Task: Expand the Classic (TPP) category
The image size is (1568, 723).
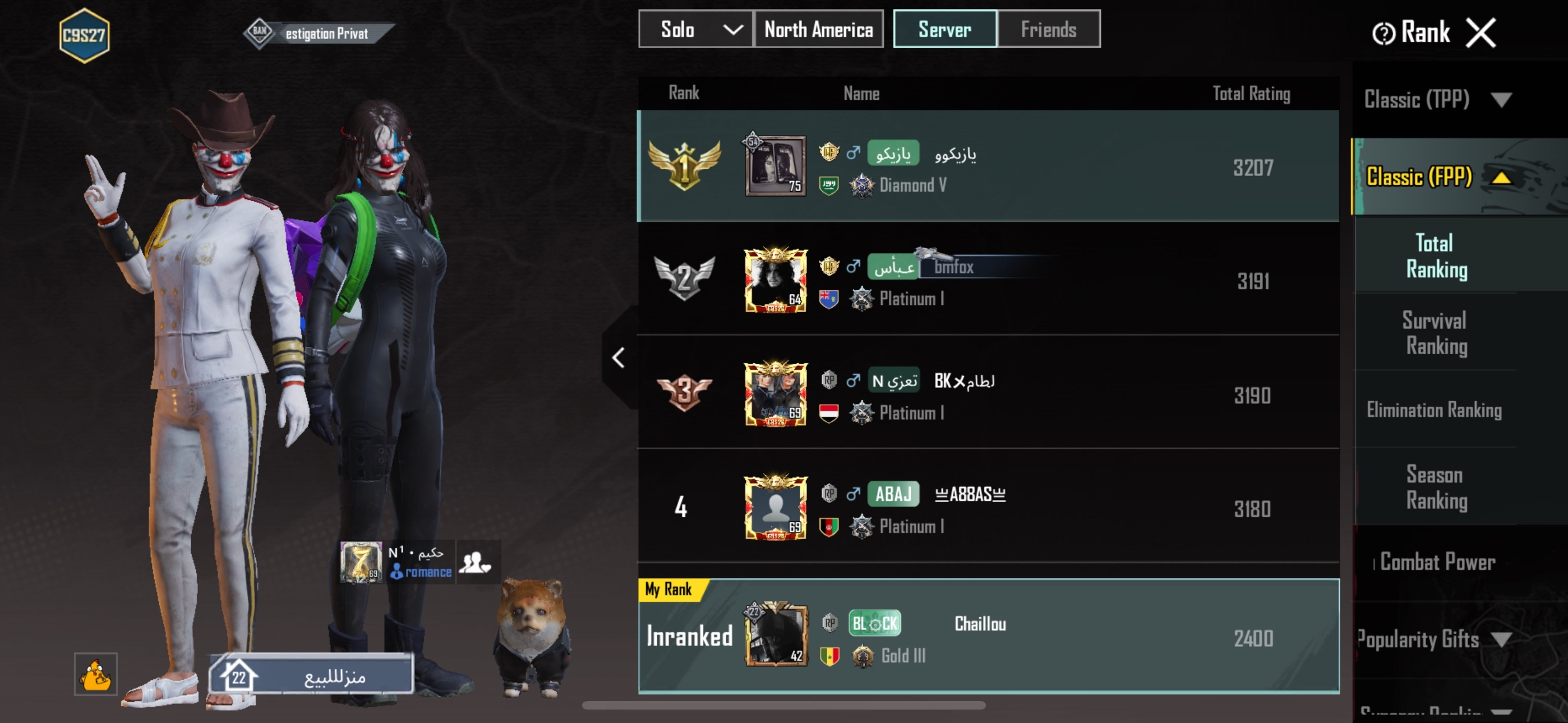Action: (1437, 99)
